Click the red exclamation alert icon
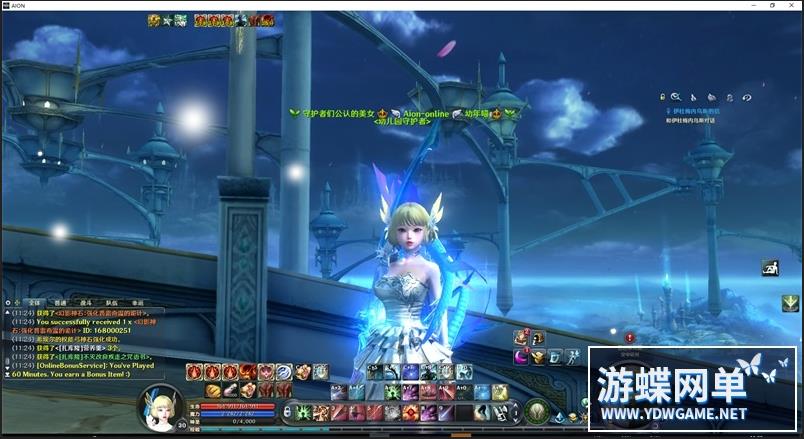Image resolution: width=804 pixels, height=439 pixels. click(630, 338)
